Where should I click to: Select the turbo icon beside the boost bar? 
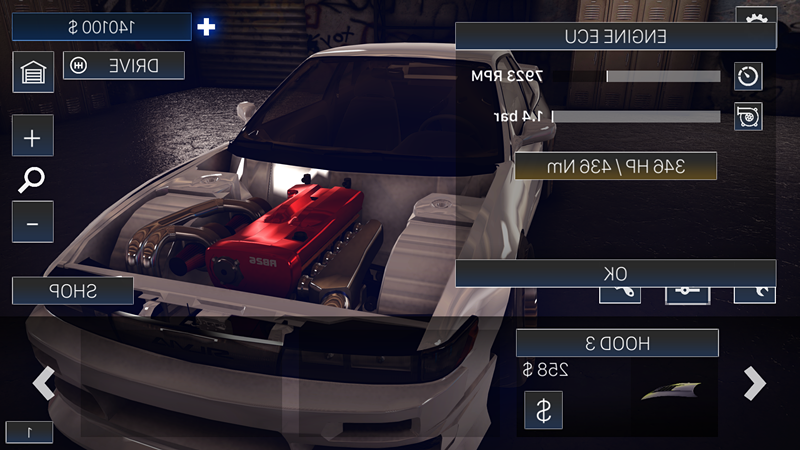748,116
